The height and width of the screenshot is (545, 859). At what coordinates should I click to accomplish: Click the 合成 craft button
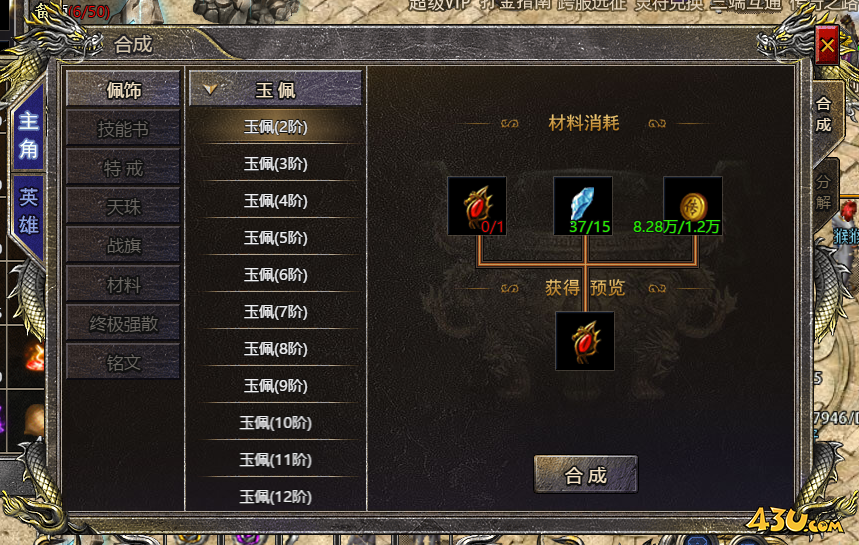click(x=585, y=475)
